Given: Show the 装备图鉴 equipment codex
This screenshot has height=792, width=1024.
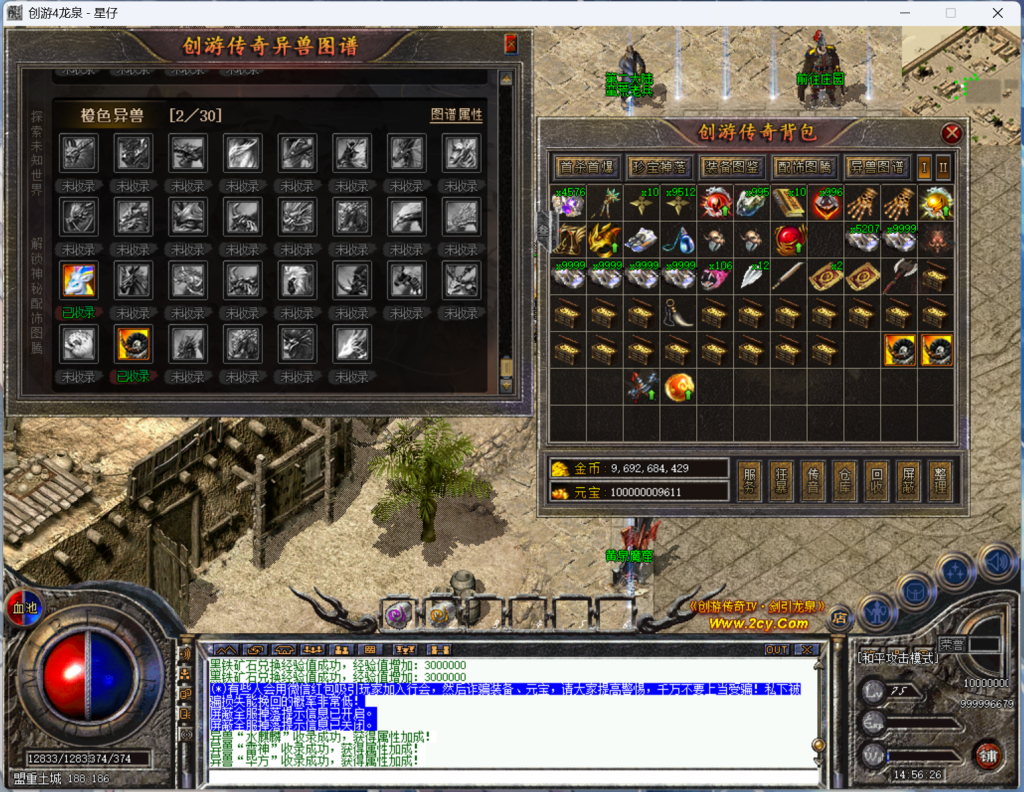Looking at the screenshot, I should [x=729, y=166].
